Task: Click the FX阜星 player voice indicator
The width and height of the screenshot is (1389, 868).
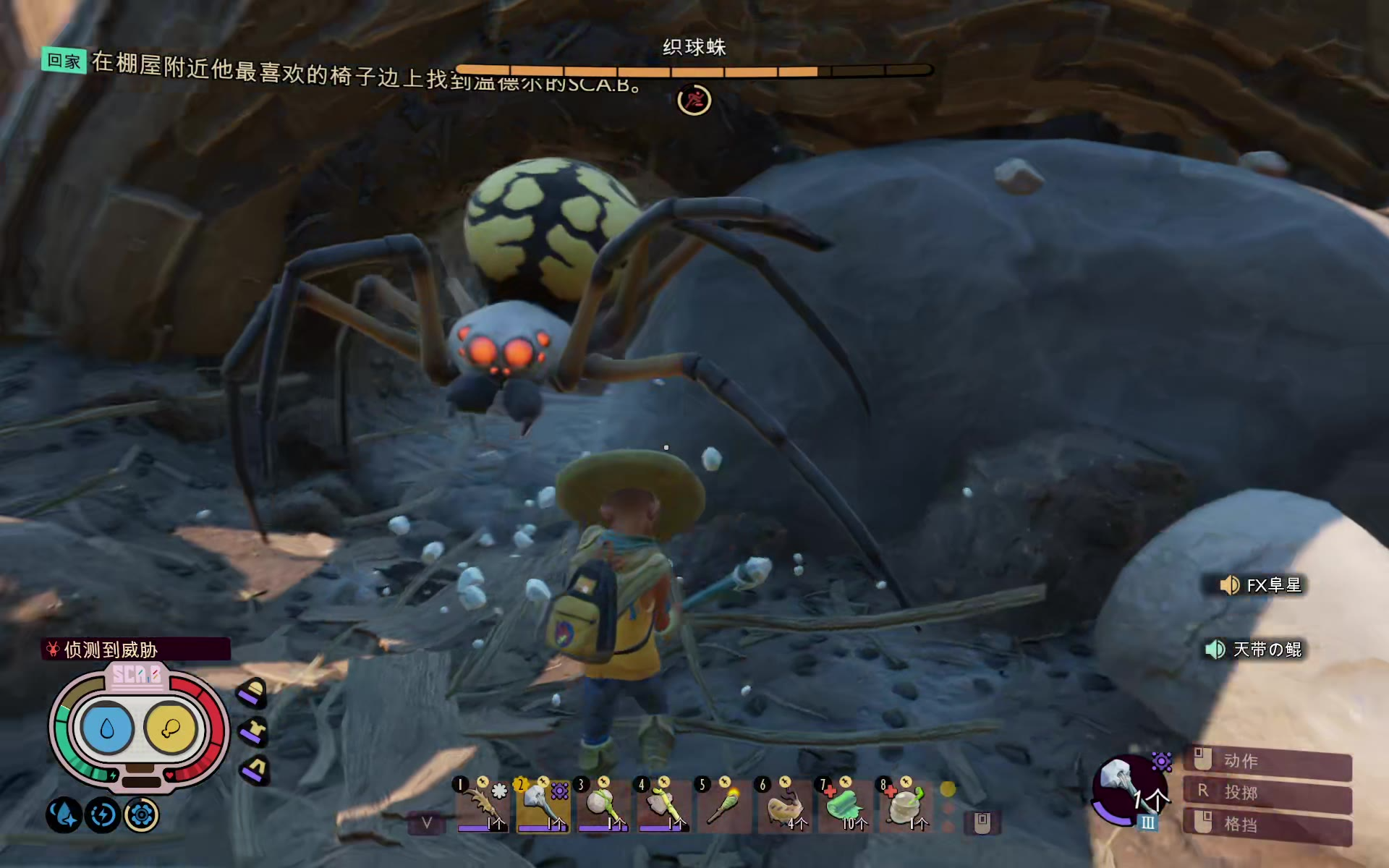Action: [x=1262, y=584]
